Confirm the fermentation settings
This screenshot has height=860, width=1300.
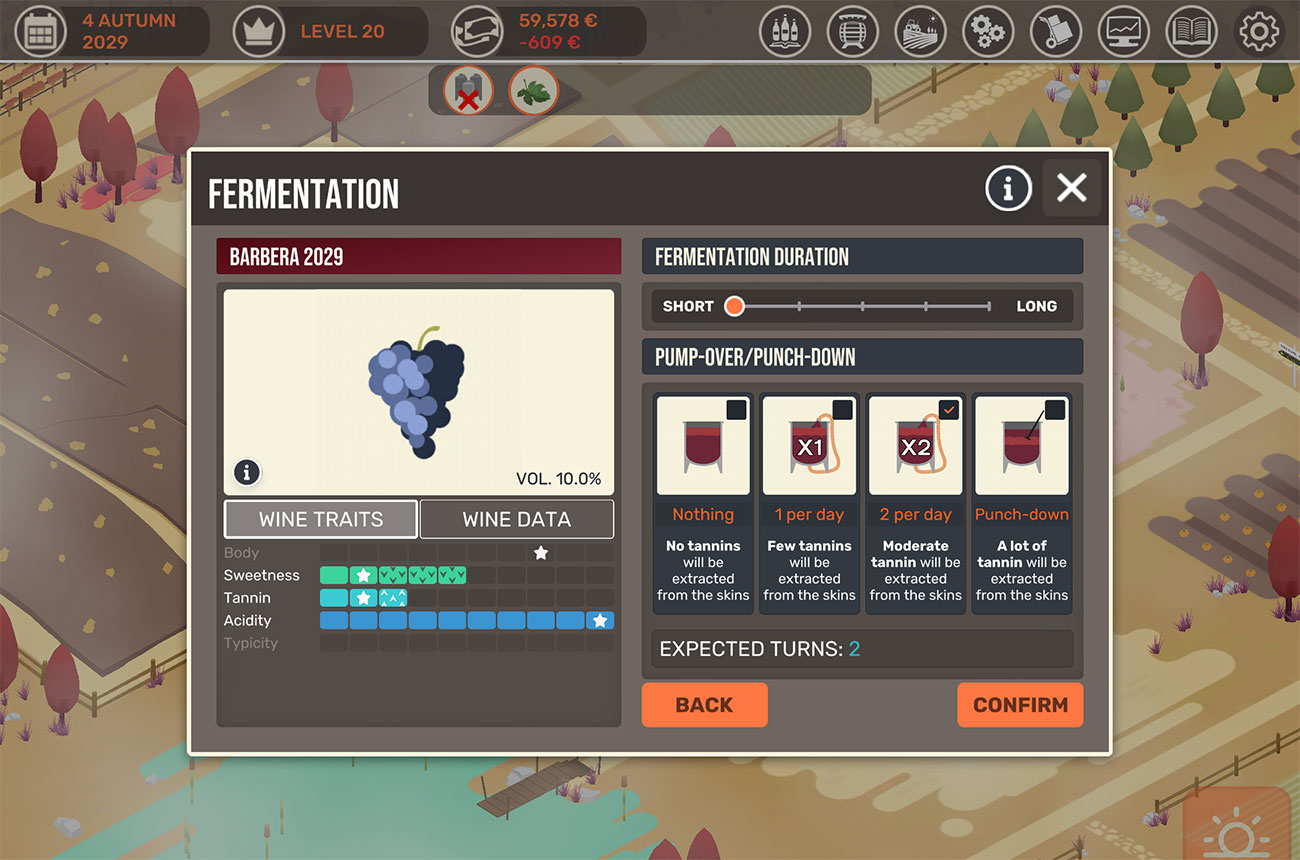point(1020,705)
